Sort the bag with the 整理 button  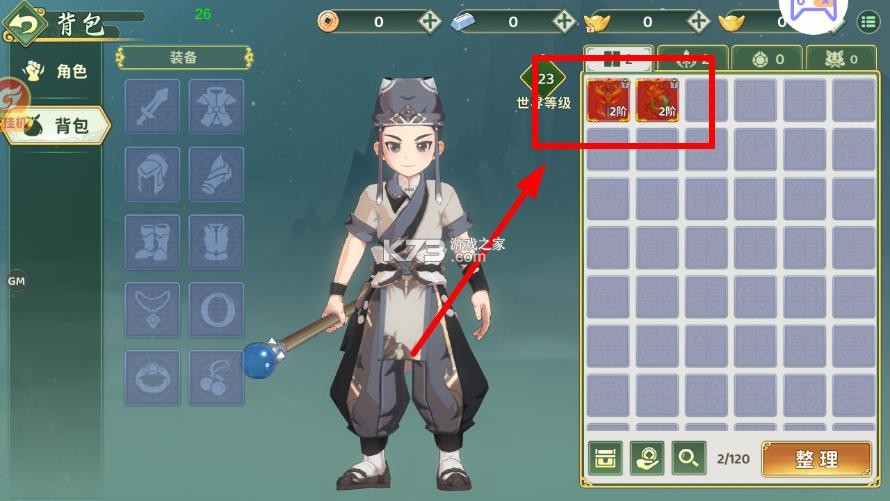click(817, 459)
